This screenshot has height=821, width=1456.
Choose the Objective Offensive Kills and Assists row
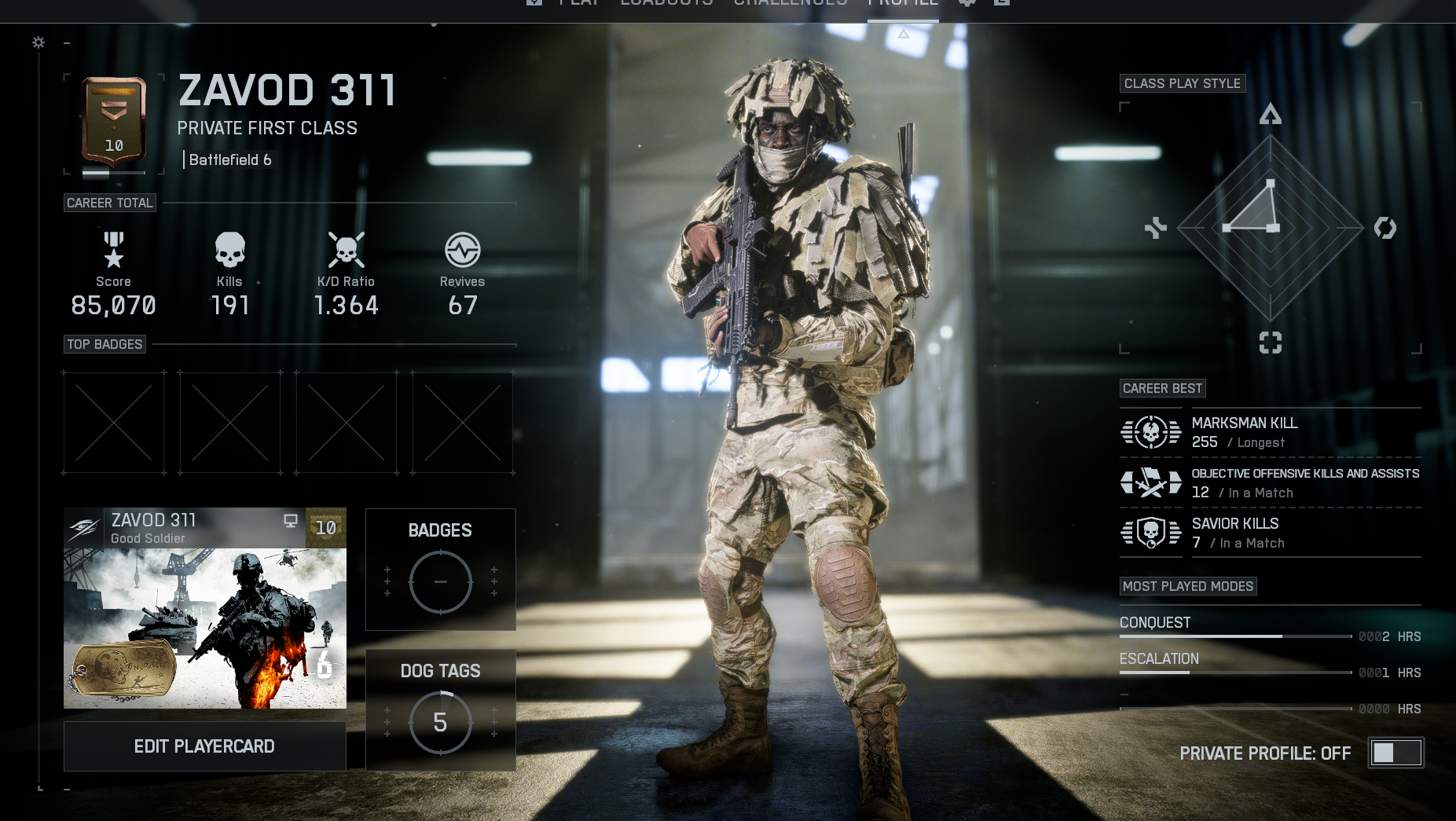[x=1270, y=482]
